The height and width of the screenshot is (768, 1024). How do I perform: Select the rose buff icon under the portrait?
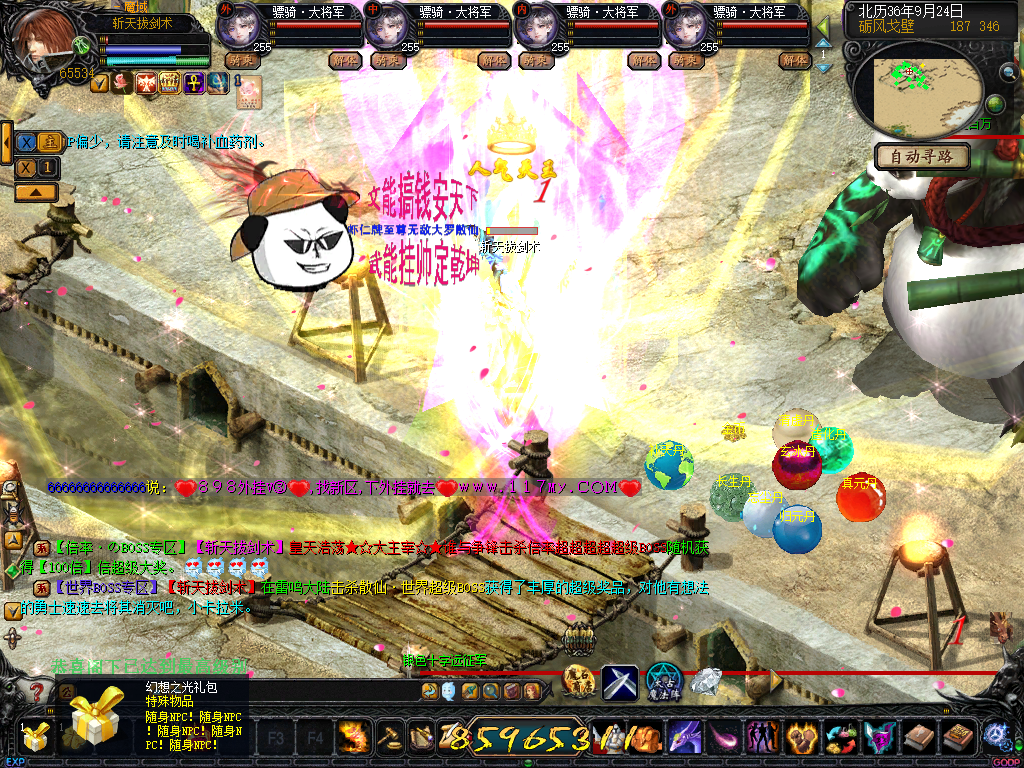123,83
